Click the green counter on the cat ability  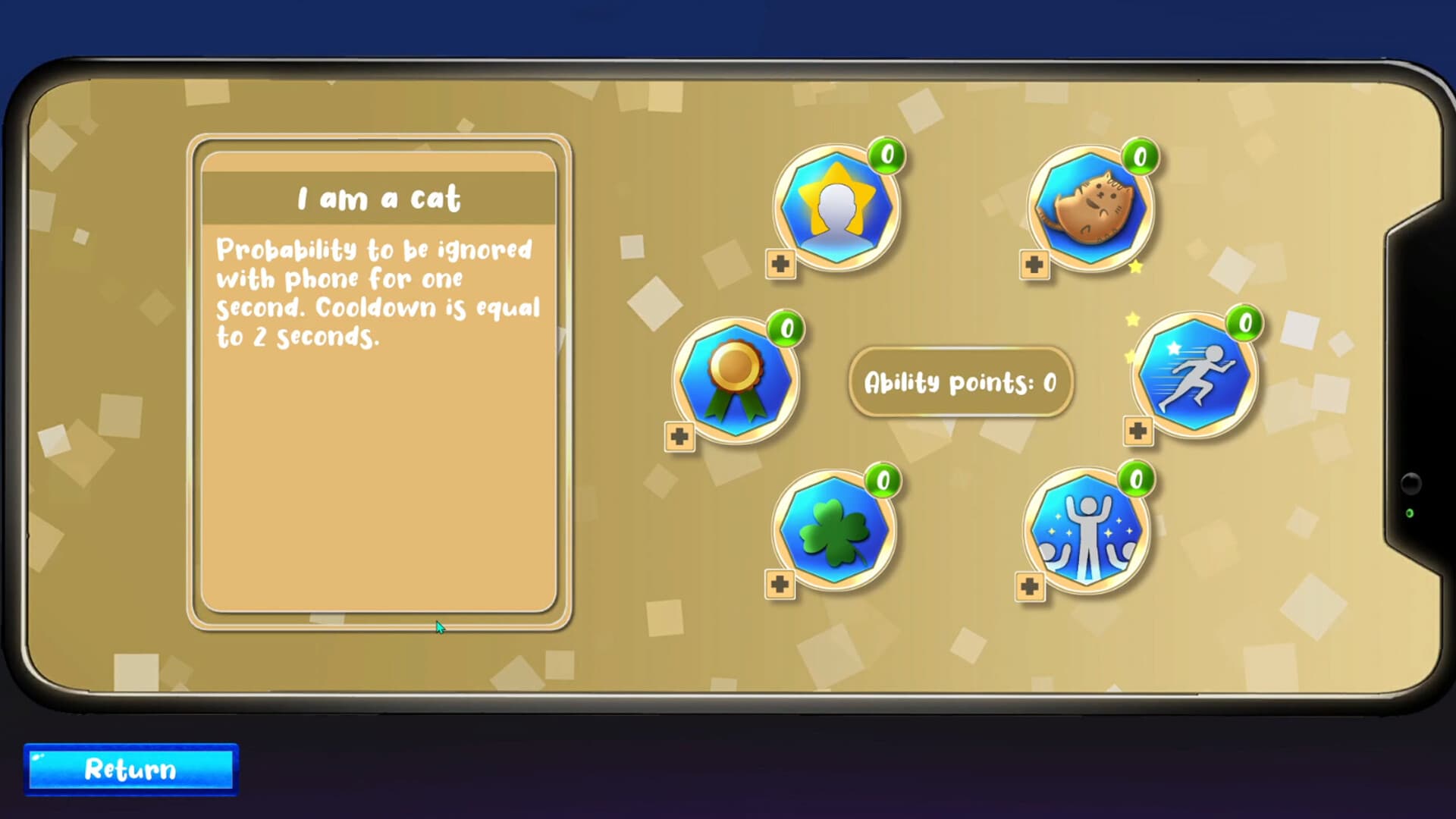tap(1141, 158)
